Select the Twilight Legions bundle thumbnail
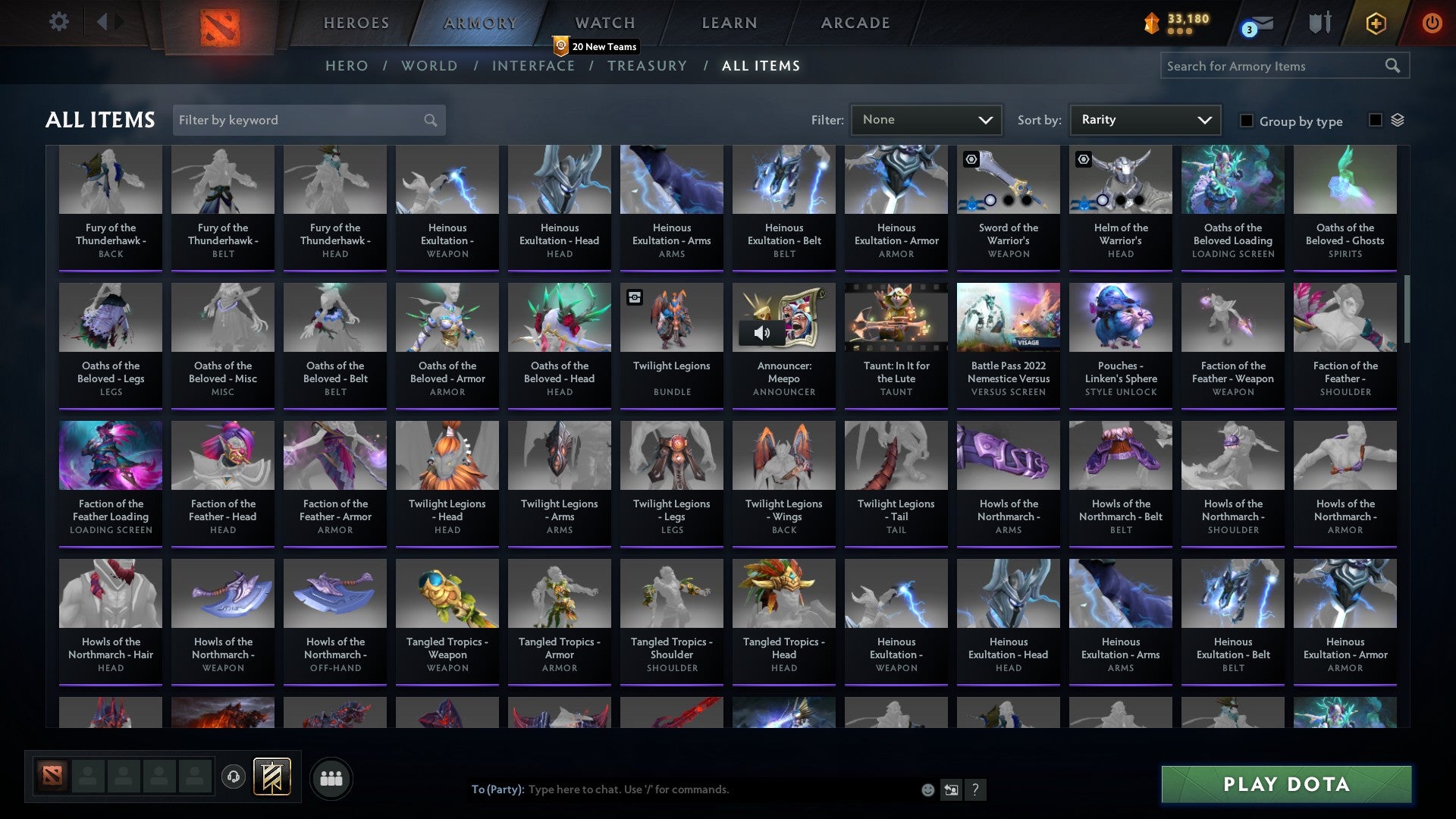 (671, 318)
